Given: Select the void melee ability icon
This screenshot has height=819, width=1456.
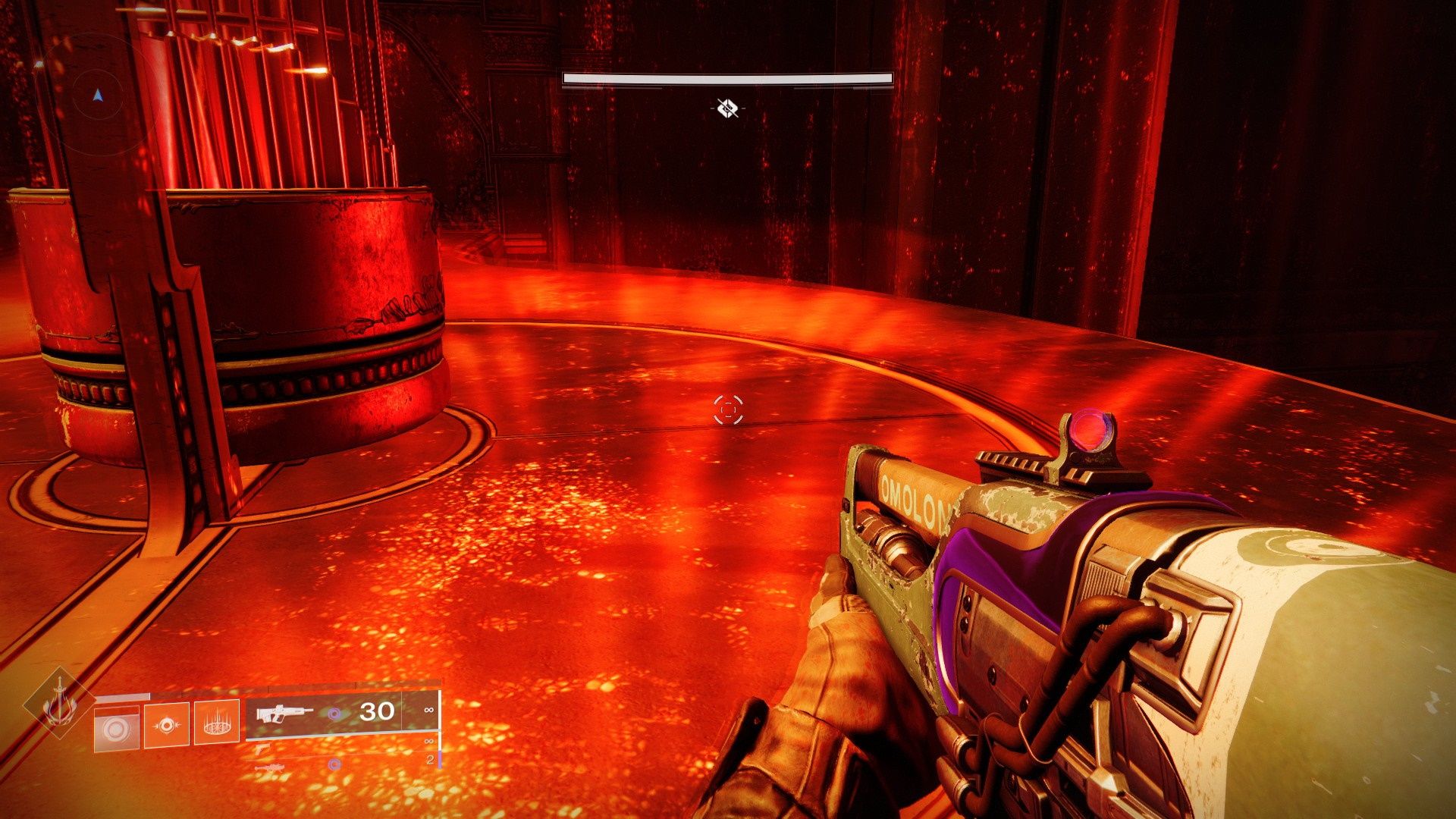Looking at the screenshot, I should (x=168, y=725).
